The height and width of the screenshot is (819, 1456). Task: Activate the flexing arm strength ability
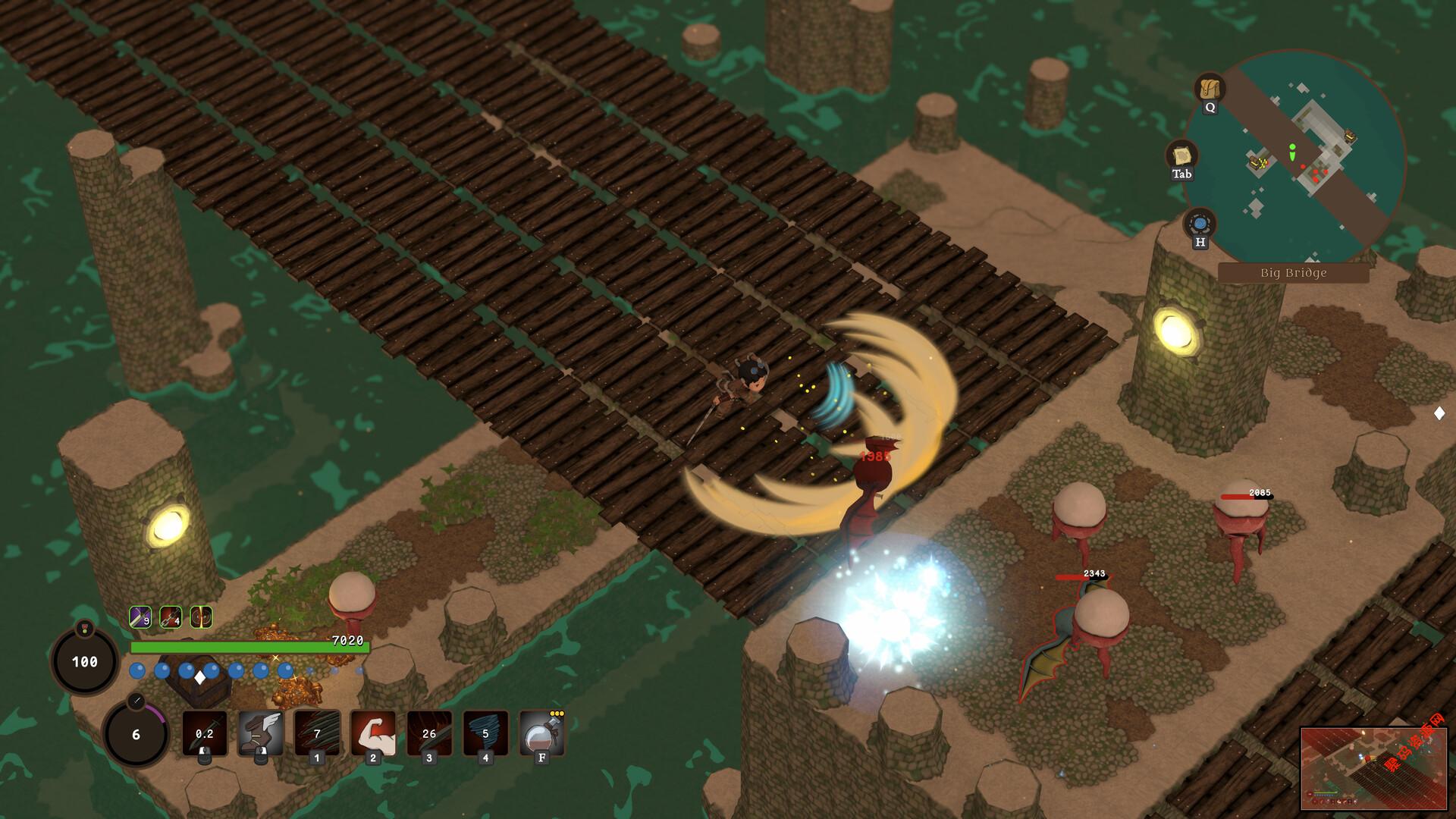[373, 733]
